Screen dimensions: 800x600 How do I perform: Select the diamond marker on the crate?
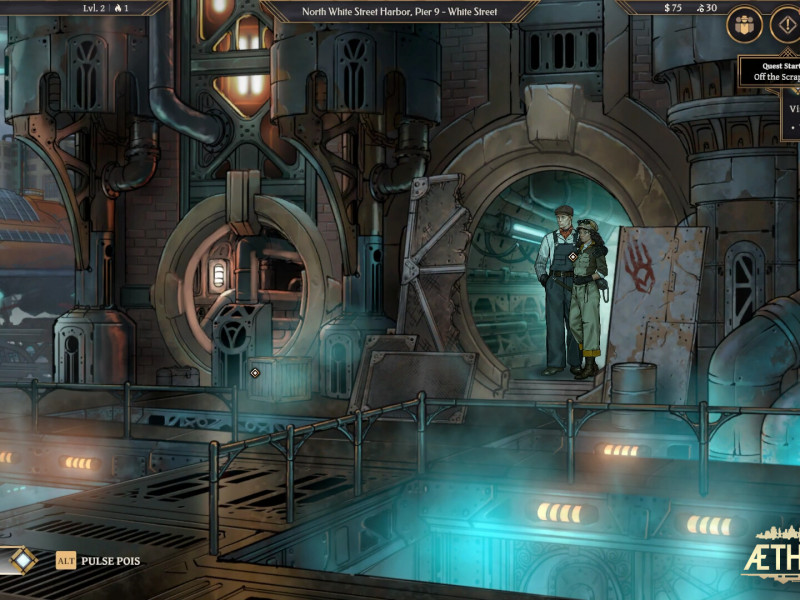tap(255, 373)
